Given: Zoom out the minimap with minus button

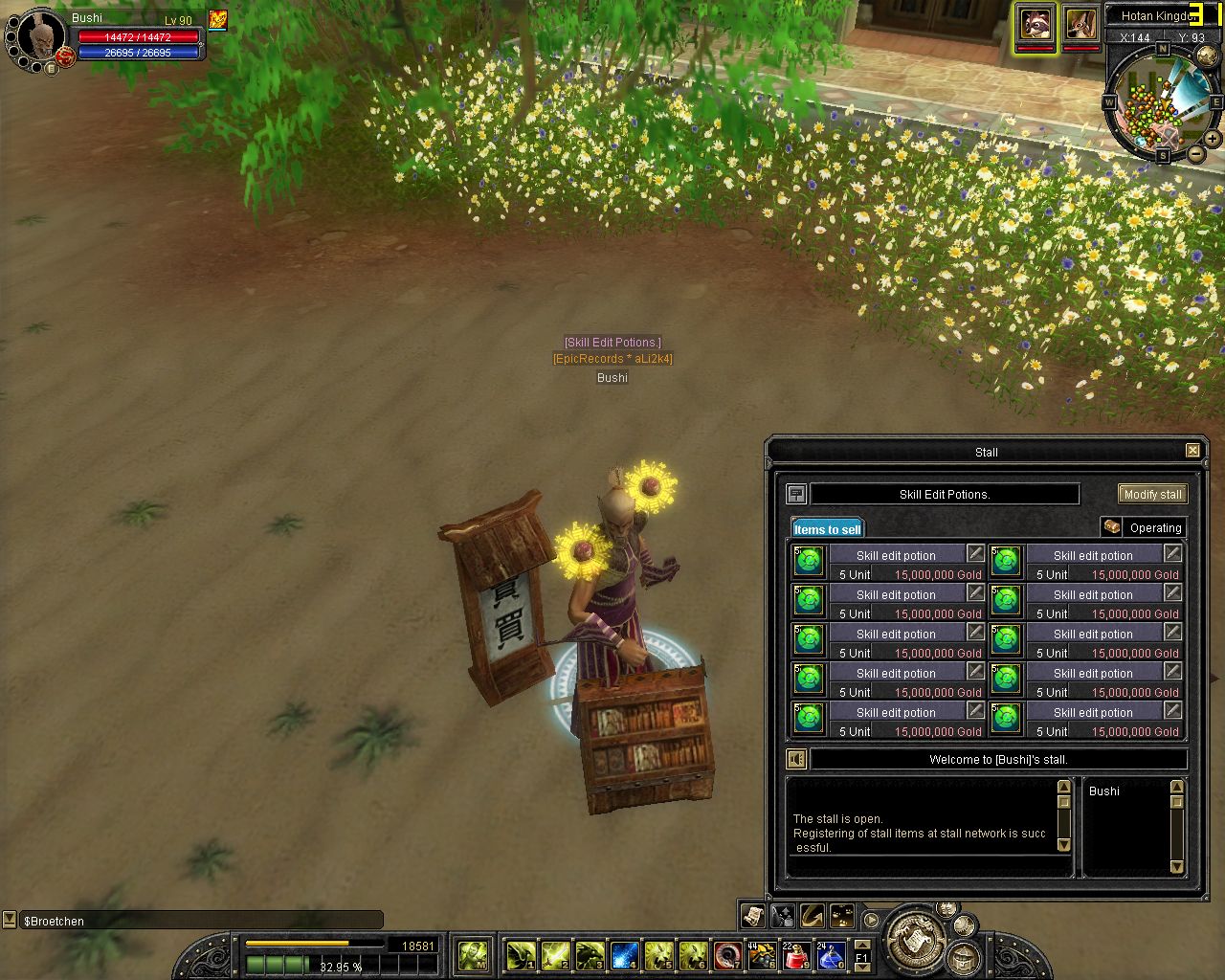Looking at the screenshot, I should point(1196,153).
